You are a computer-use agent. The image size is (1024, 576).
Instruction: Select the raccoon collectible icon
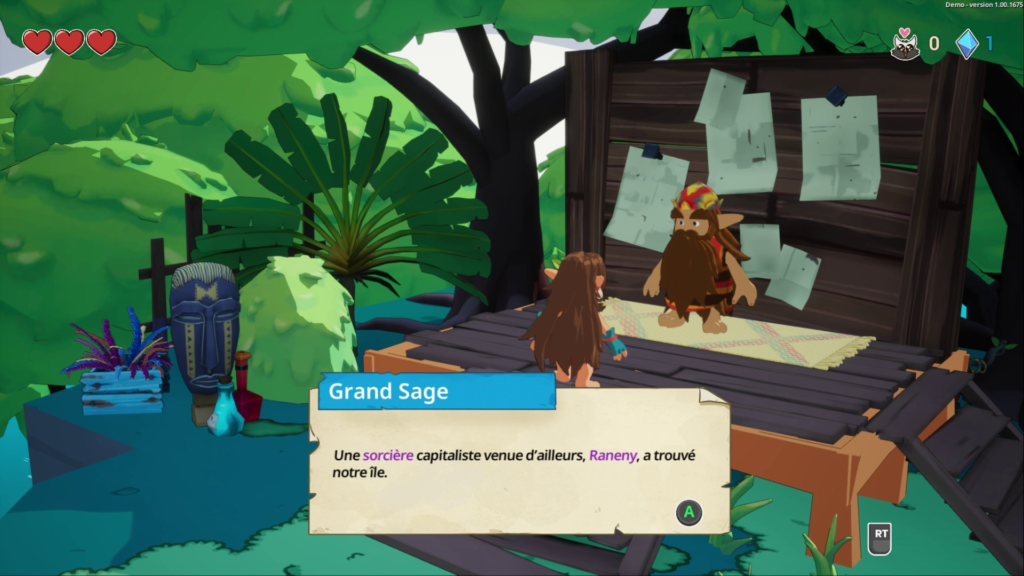coord(906,44)
